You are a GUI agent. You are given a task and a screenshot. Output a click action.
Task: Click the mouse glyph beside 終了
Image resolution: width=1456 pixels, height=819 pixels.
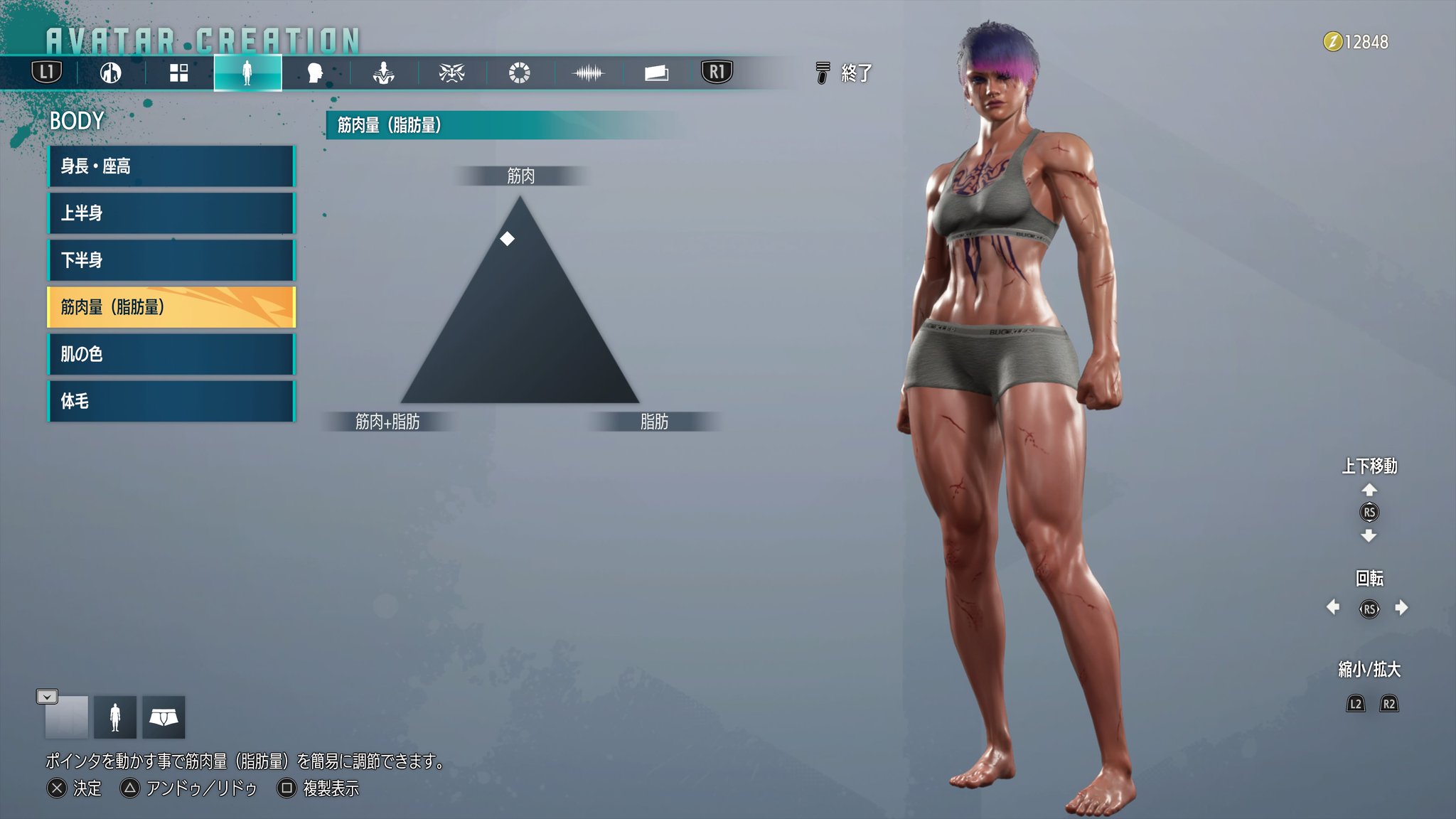(822, 73)
